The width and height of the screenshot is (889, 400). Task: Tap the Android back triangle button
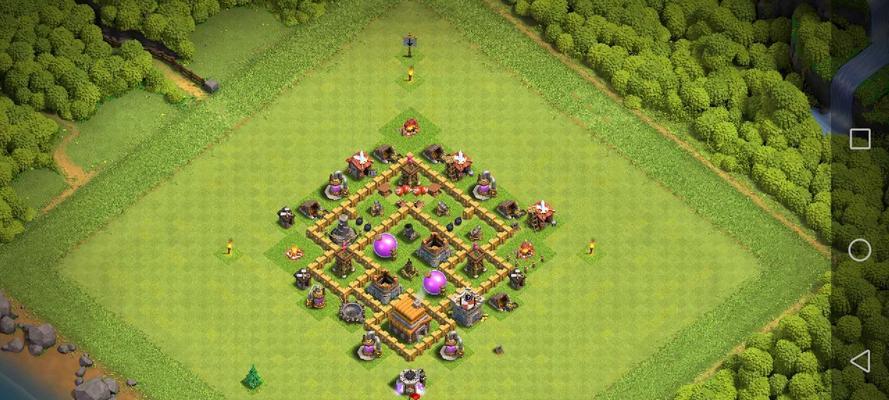click(x=859, y=360)
